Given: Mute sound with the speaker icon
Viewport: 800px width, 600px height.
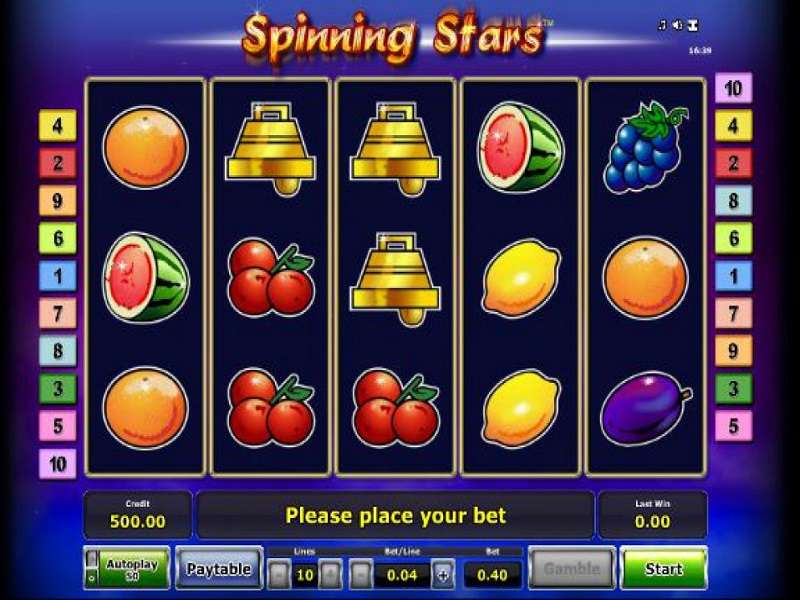Looking at the screenshot, I should pos(677,25).
